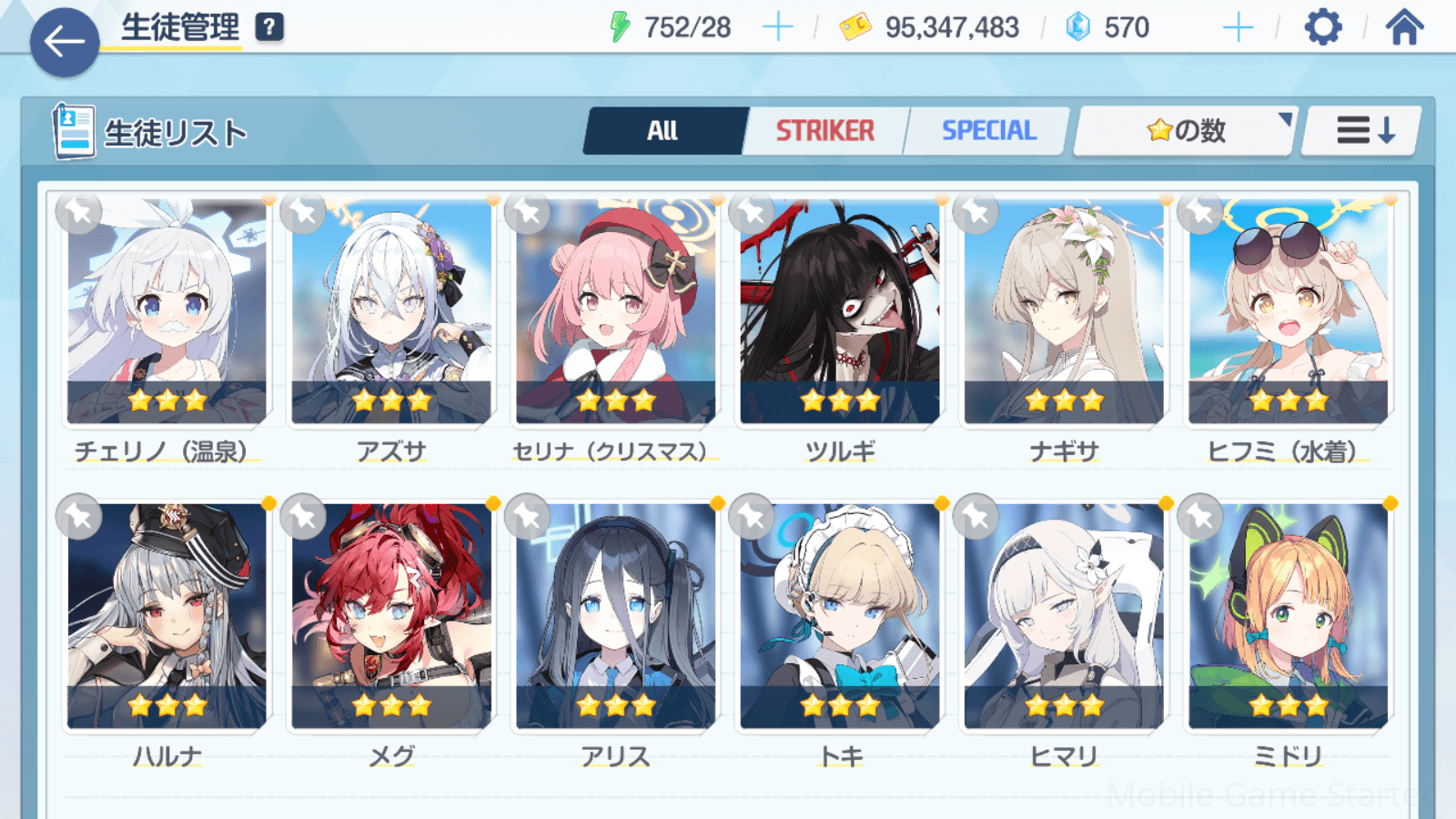
Task: Switch to the STRIKER tab
Action: pyautogui.click(x=825, y=131)
